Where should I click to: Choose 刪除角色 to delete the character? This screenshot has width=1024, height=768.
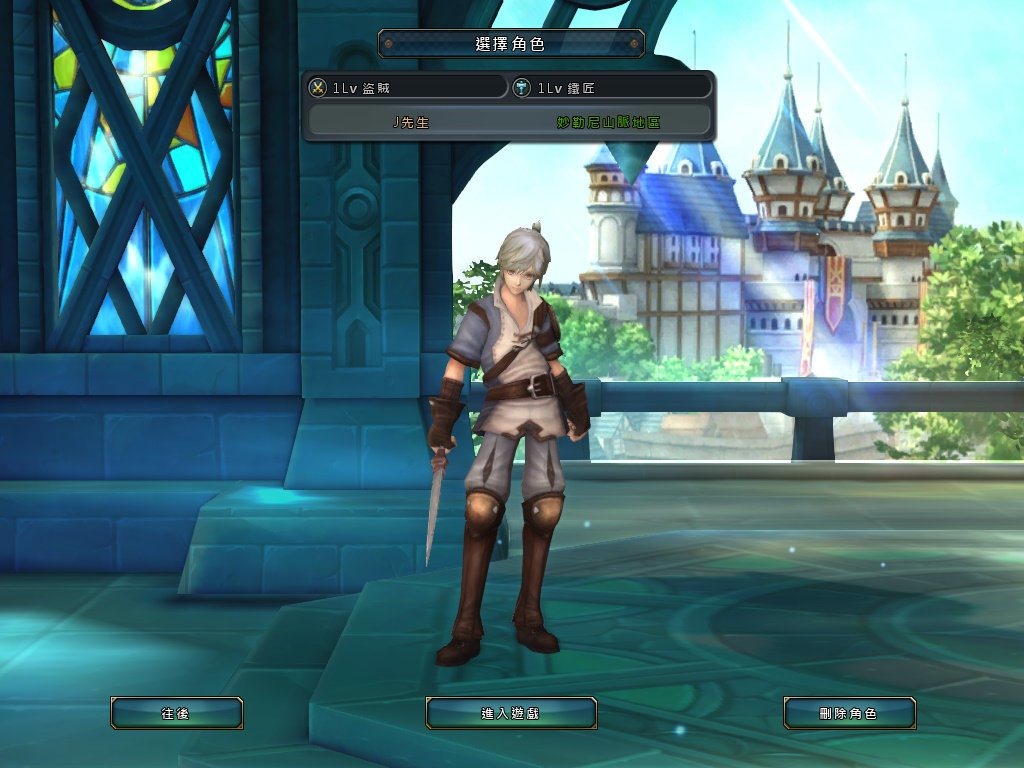[x=849, y=713]
